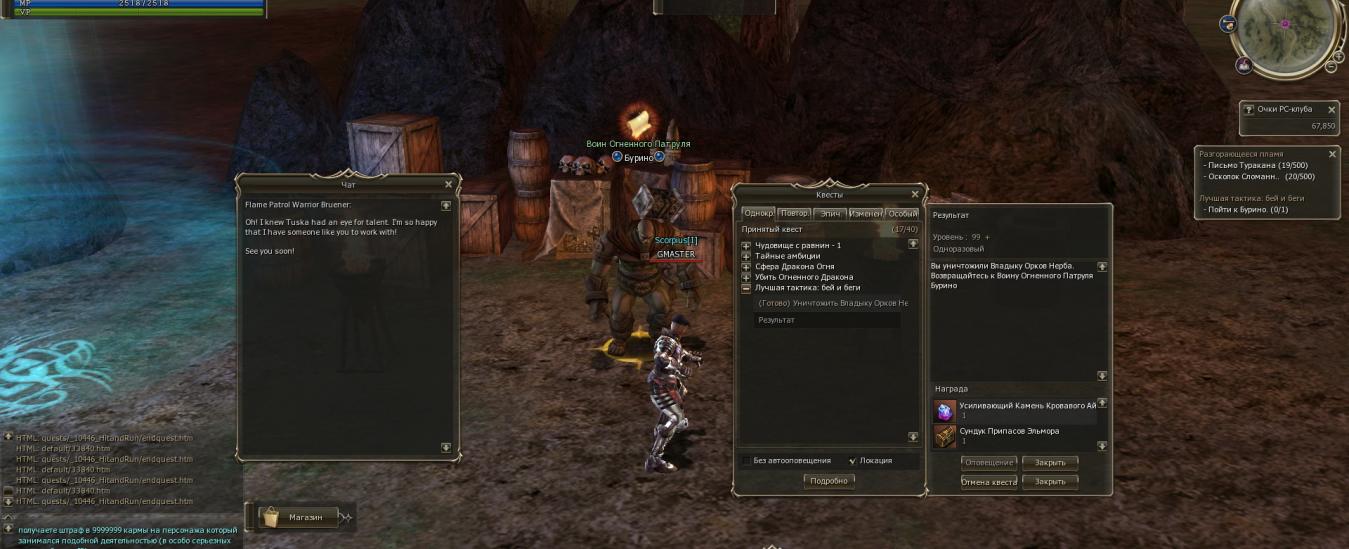This screenshot has width=1349, height=549.
Task: Zoom in the minimap with plus button
Action: tap(1339, 56)
